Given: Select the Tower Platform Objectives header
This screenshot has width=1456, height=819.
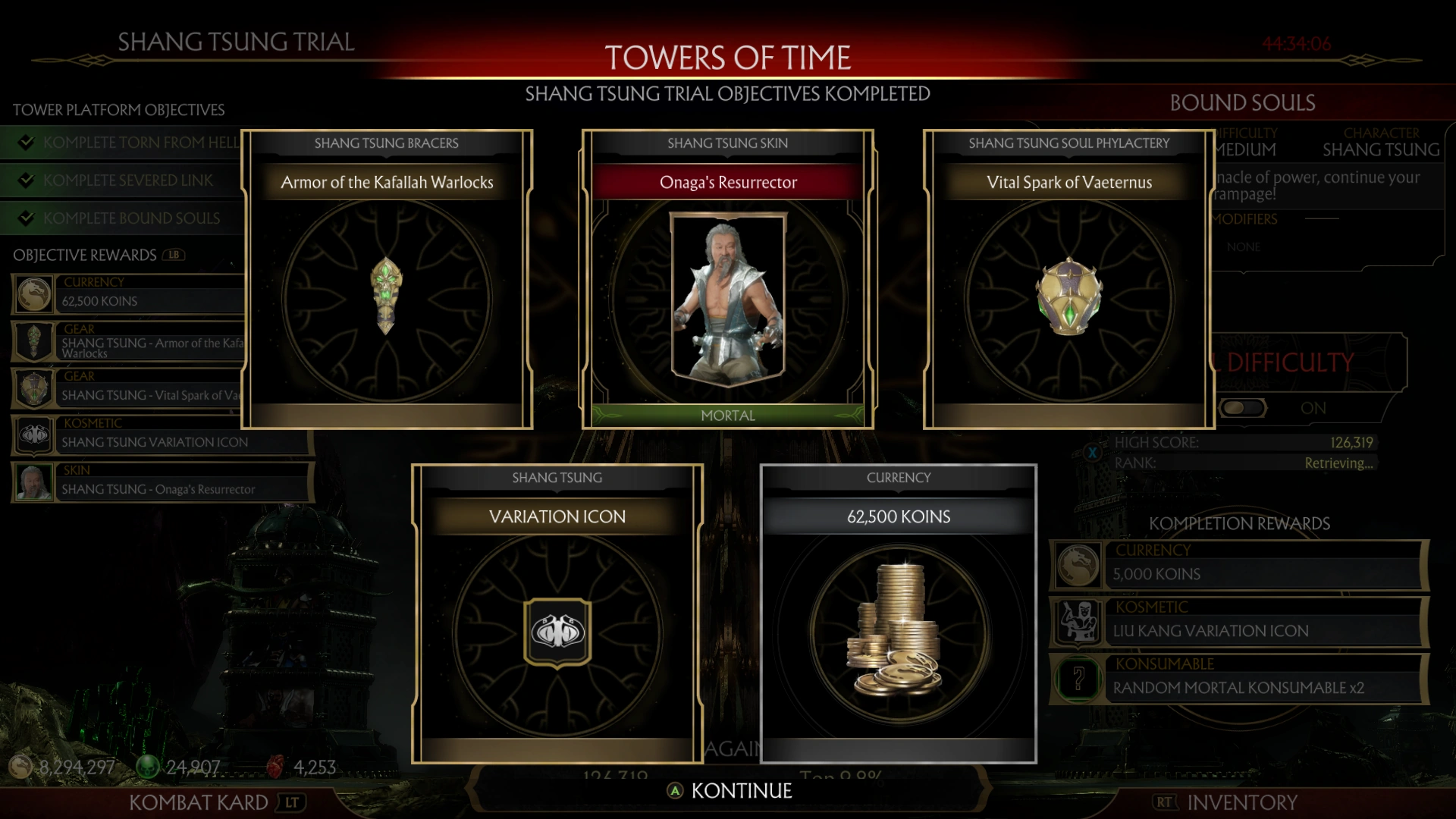Looking at the screenshot, I should point(119,109).
